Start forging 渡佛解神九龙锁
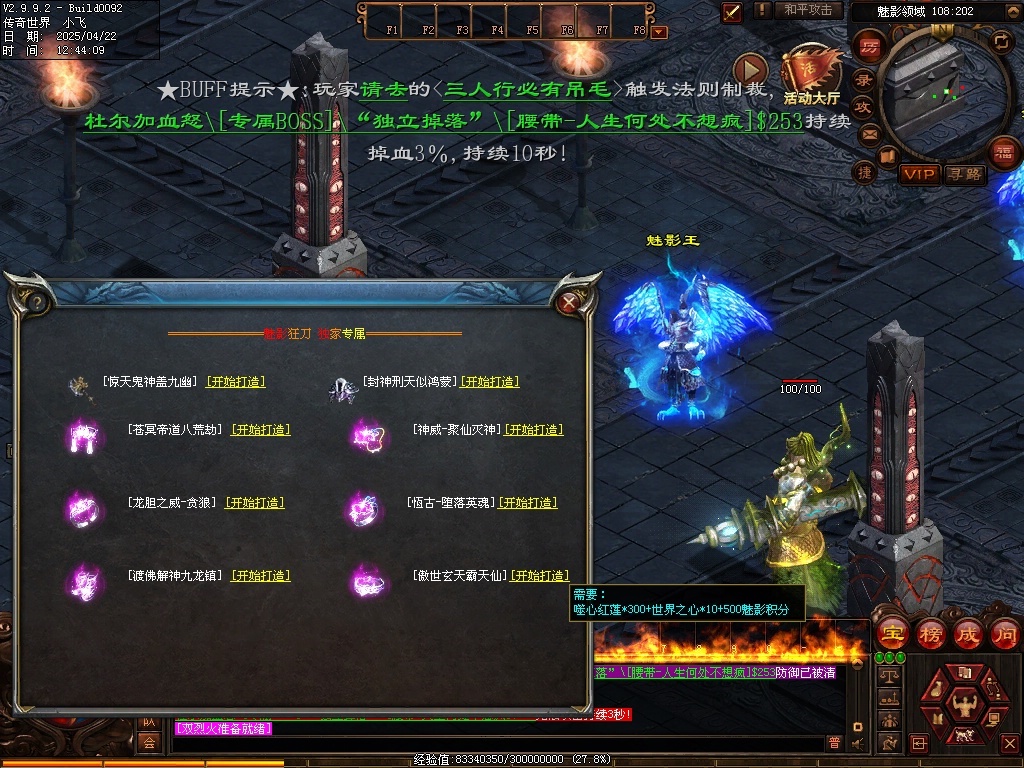1024x768 pixels. pos(261,576)
